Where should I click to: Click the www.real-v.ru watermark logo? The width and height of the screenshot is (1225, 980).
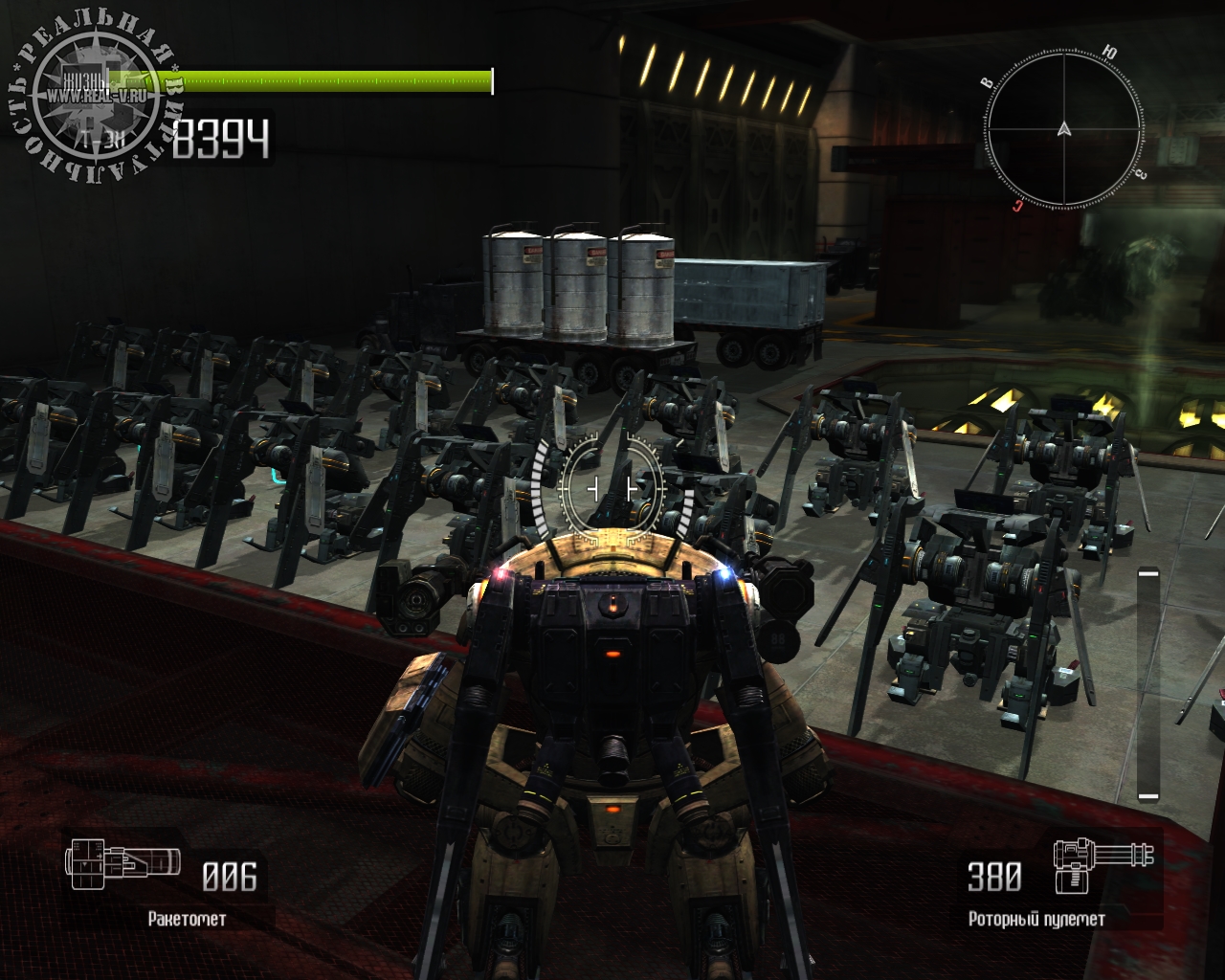pos(94,96)
